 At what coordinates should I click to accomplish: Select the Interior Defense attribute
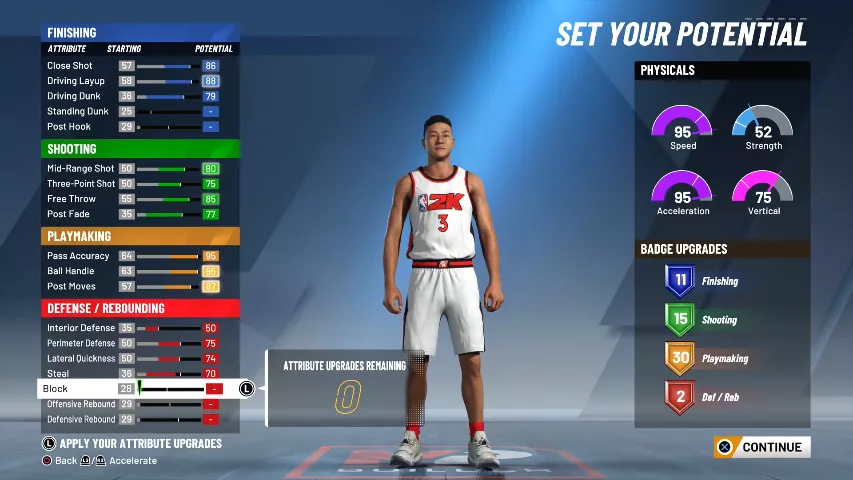tap(132, 328)
